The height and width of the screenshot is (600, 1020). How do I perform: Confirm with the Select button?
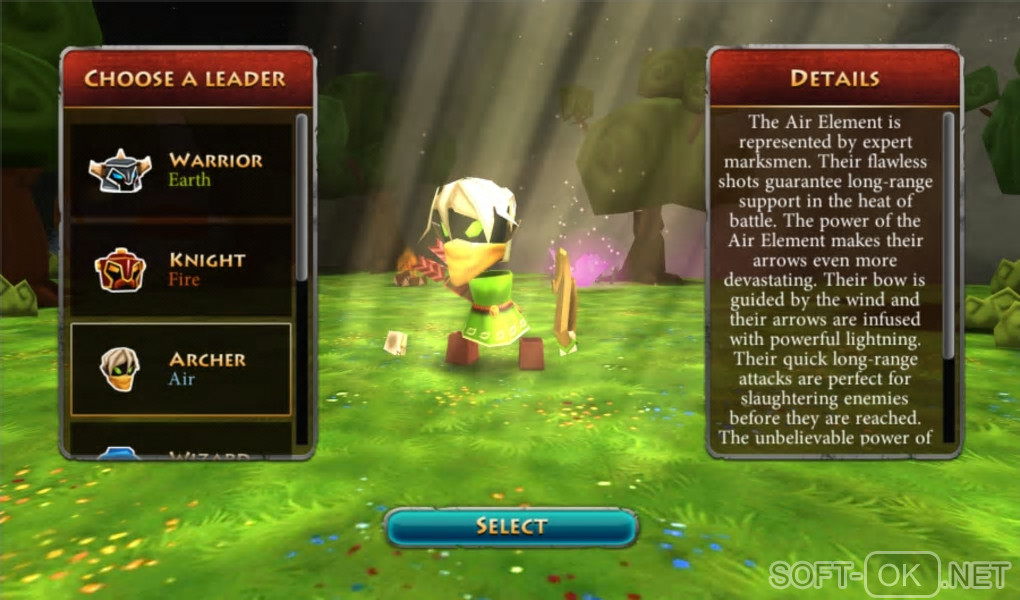511,527
